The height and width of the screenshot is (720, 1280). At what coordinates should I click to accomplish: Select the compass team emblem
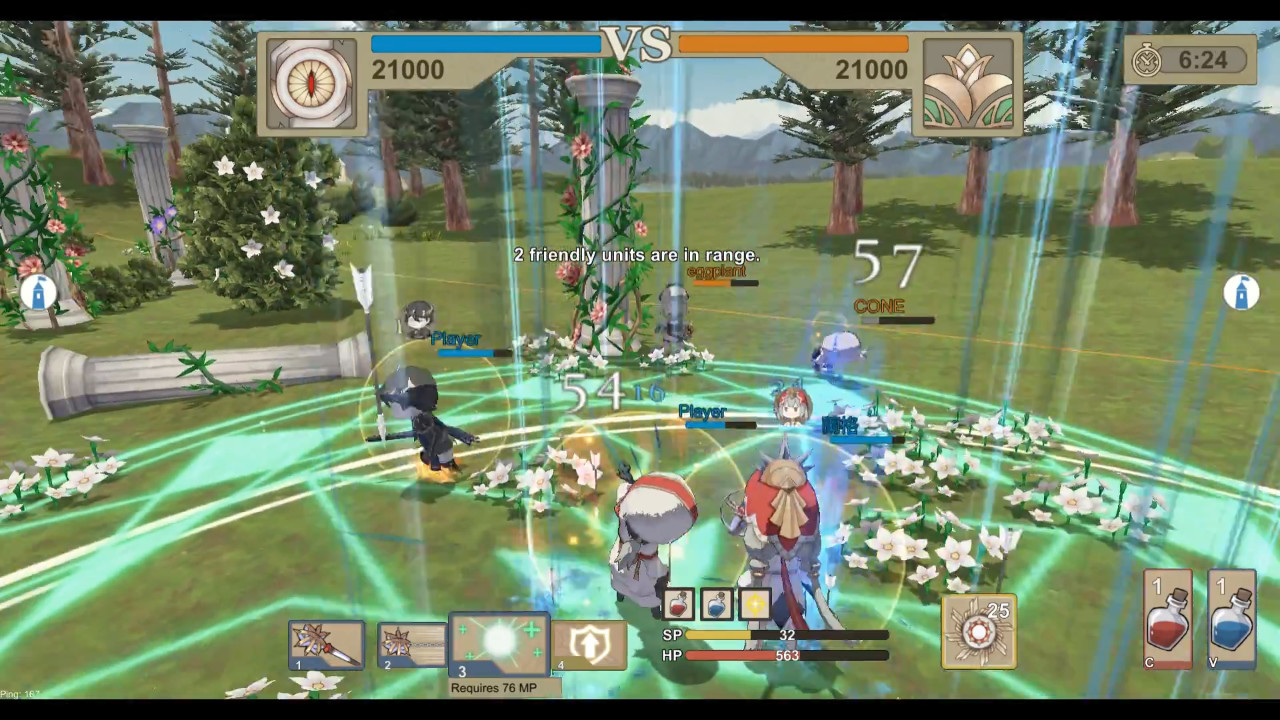pos(312,83)
